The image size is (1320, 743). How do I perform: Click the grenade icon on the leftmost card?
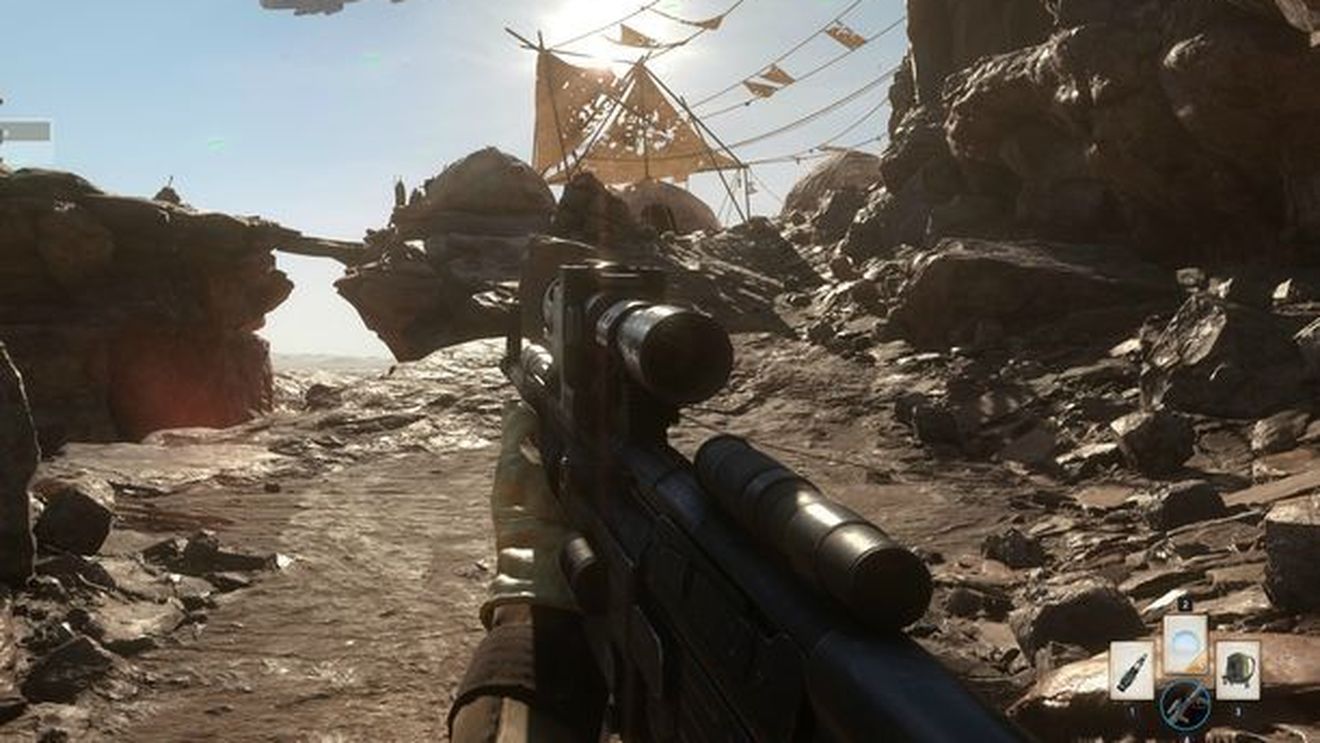click(x=1131, y=670)
